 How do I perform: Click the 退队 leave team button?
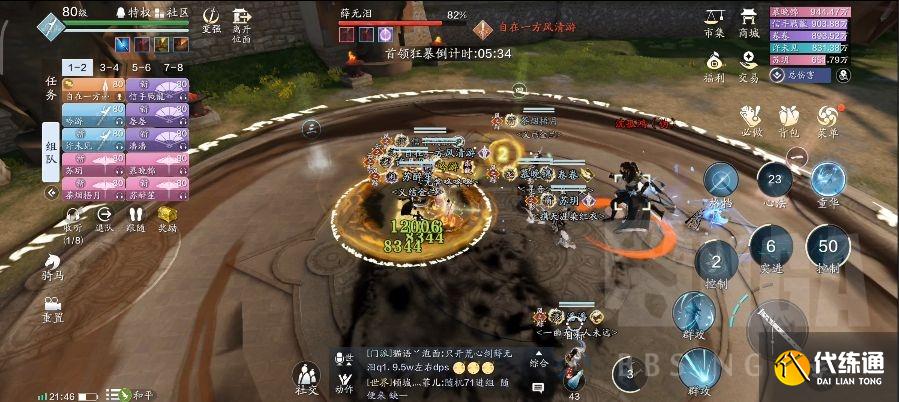(x=104, y=216)
